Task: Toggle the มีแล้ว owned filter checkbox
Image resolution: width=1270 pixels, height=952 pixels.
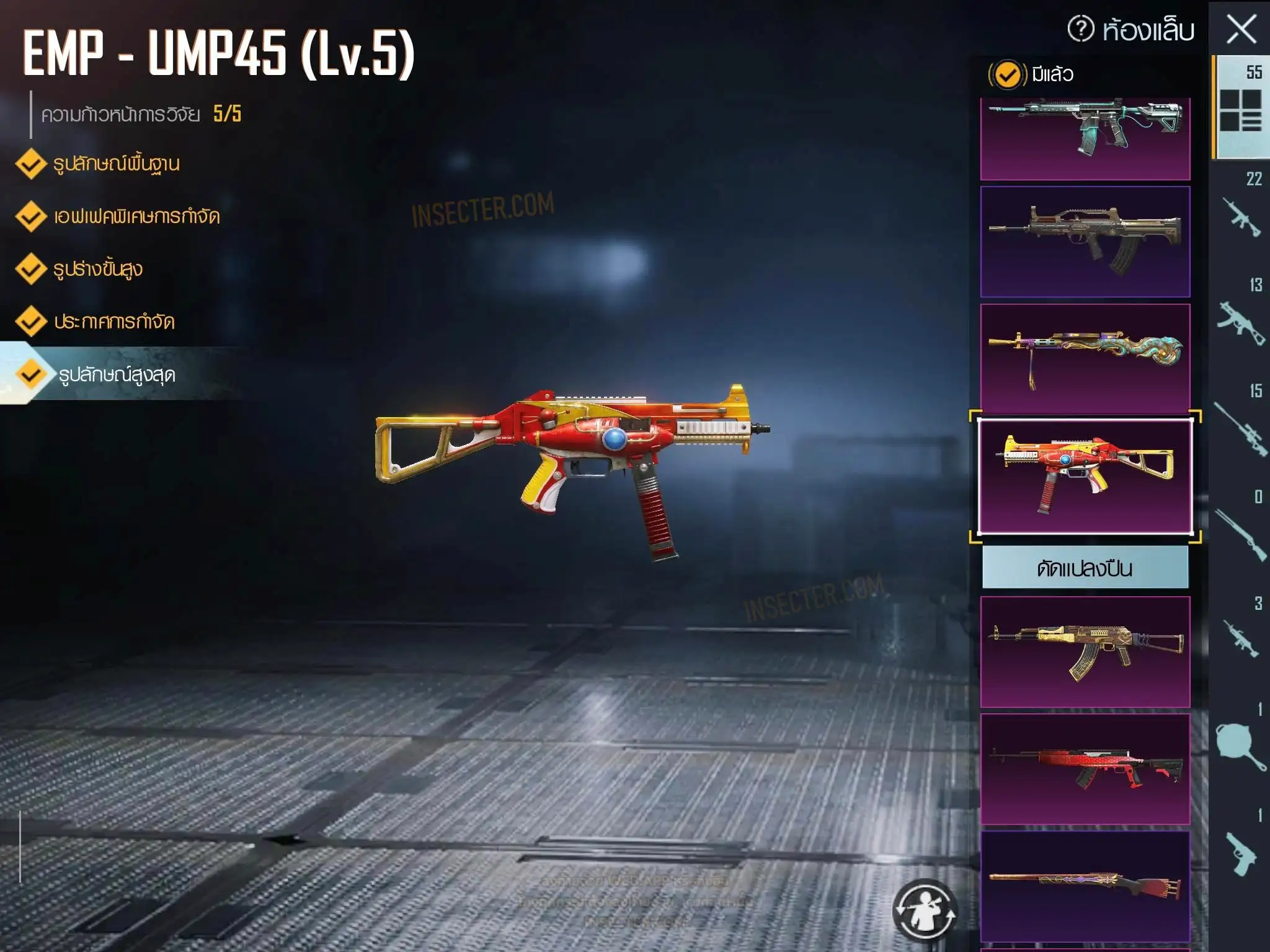Action: coord(1007,75)
